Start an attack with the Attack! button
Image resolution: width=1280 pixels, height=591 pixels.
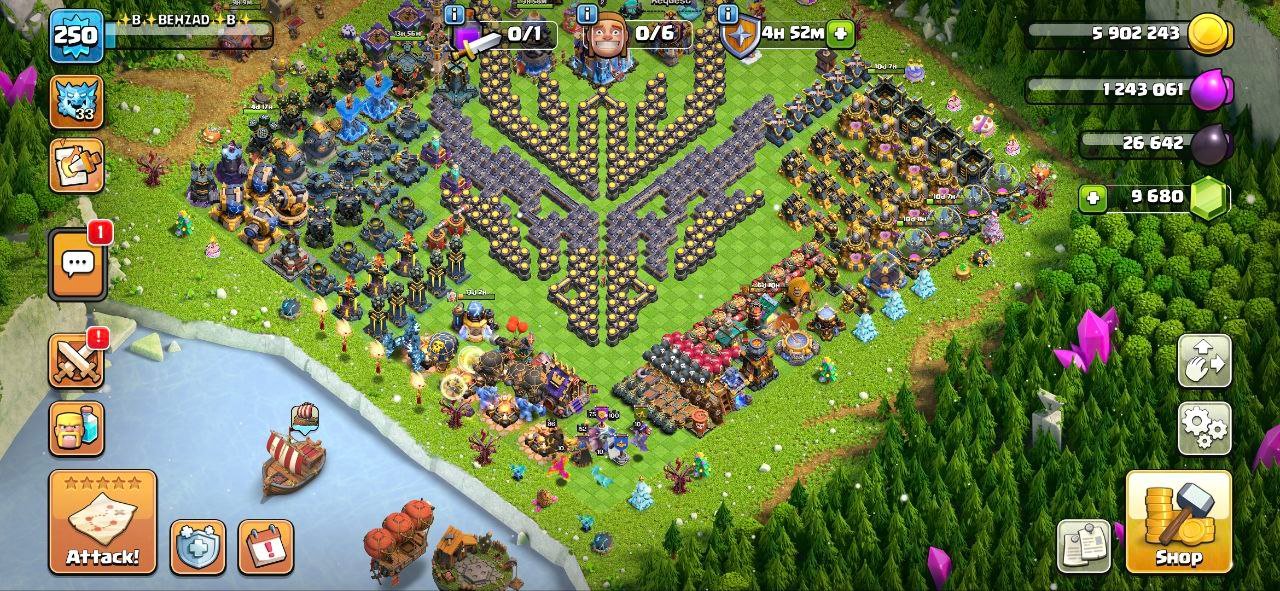[103, 521]
